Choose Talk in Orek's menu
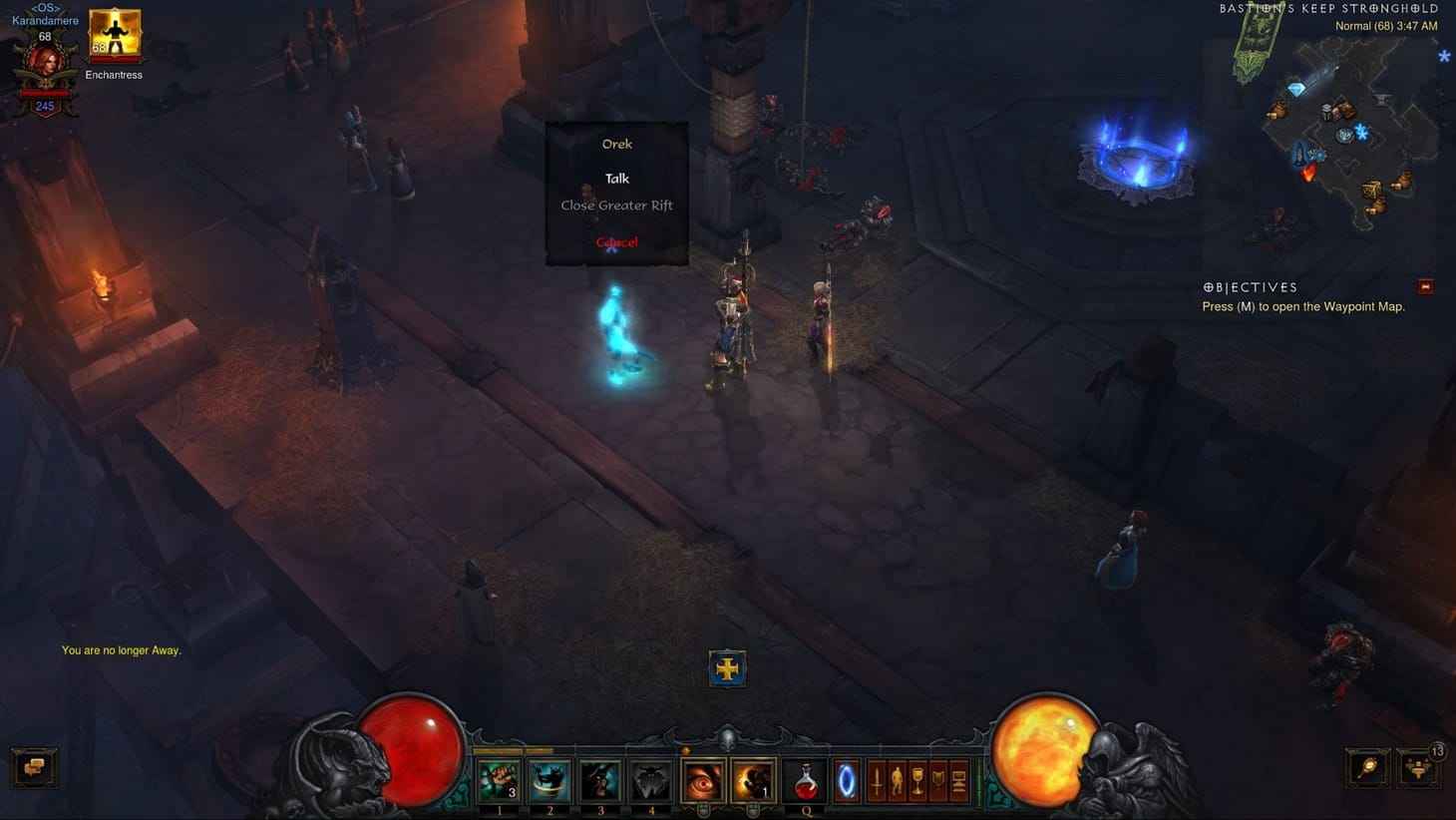 pyautogui.click(x=616, y=179)
